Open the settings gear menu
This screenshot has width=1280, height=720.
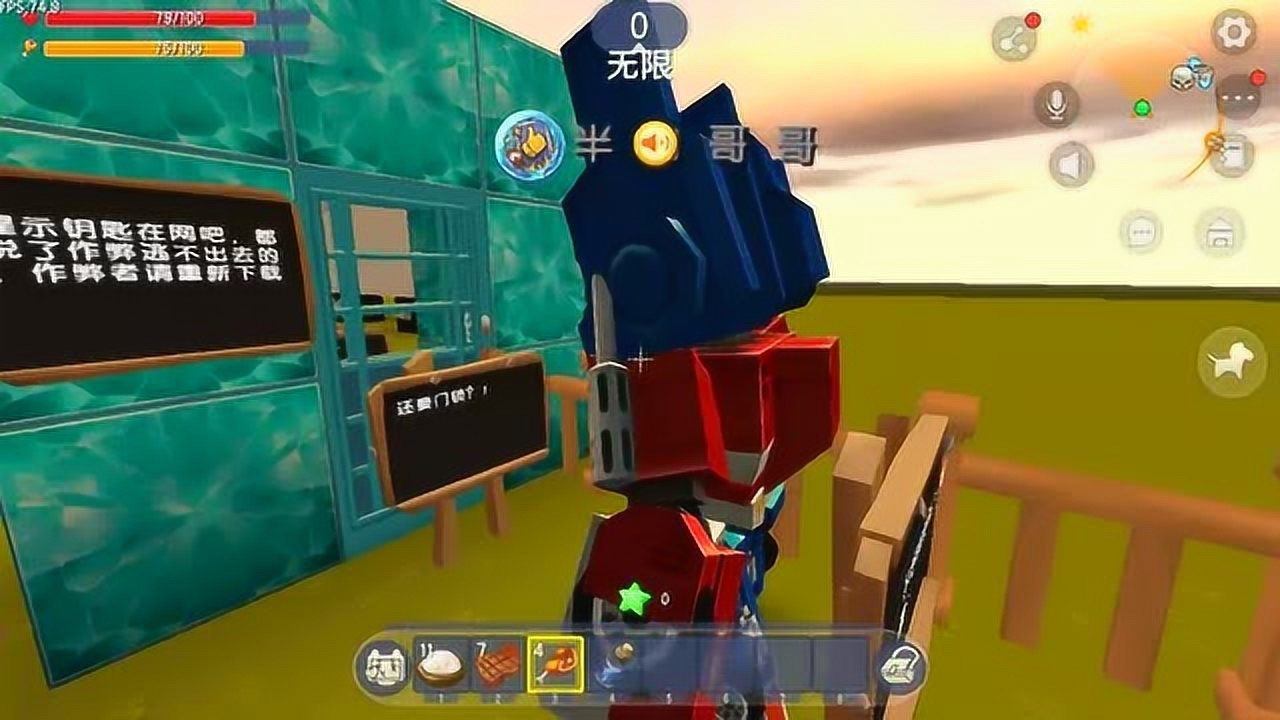click(x=1233, y=33)
